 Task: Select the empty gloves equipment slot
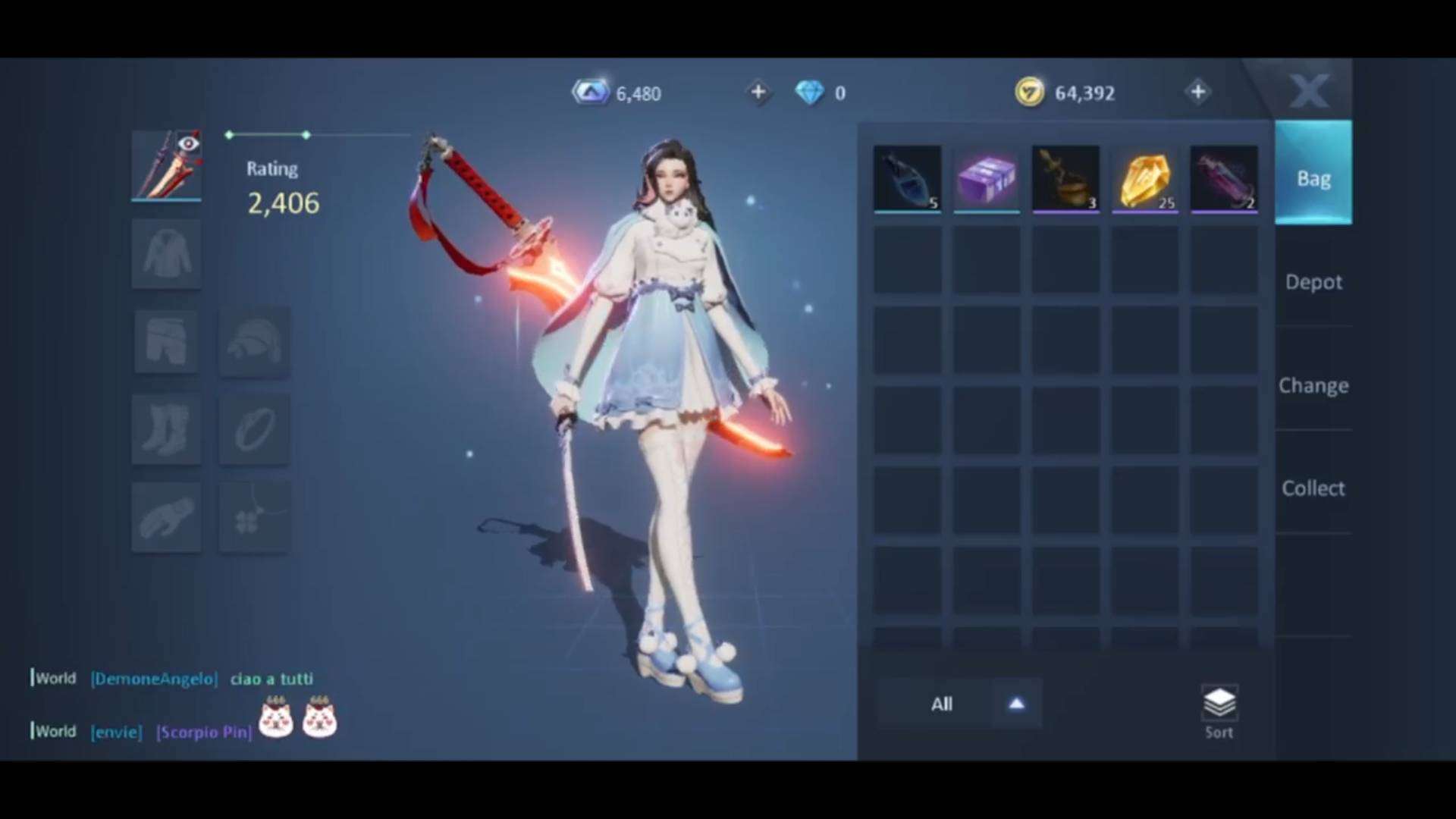pyautogui.click(x=166, y=517)
